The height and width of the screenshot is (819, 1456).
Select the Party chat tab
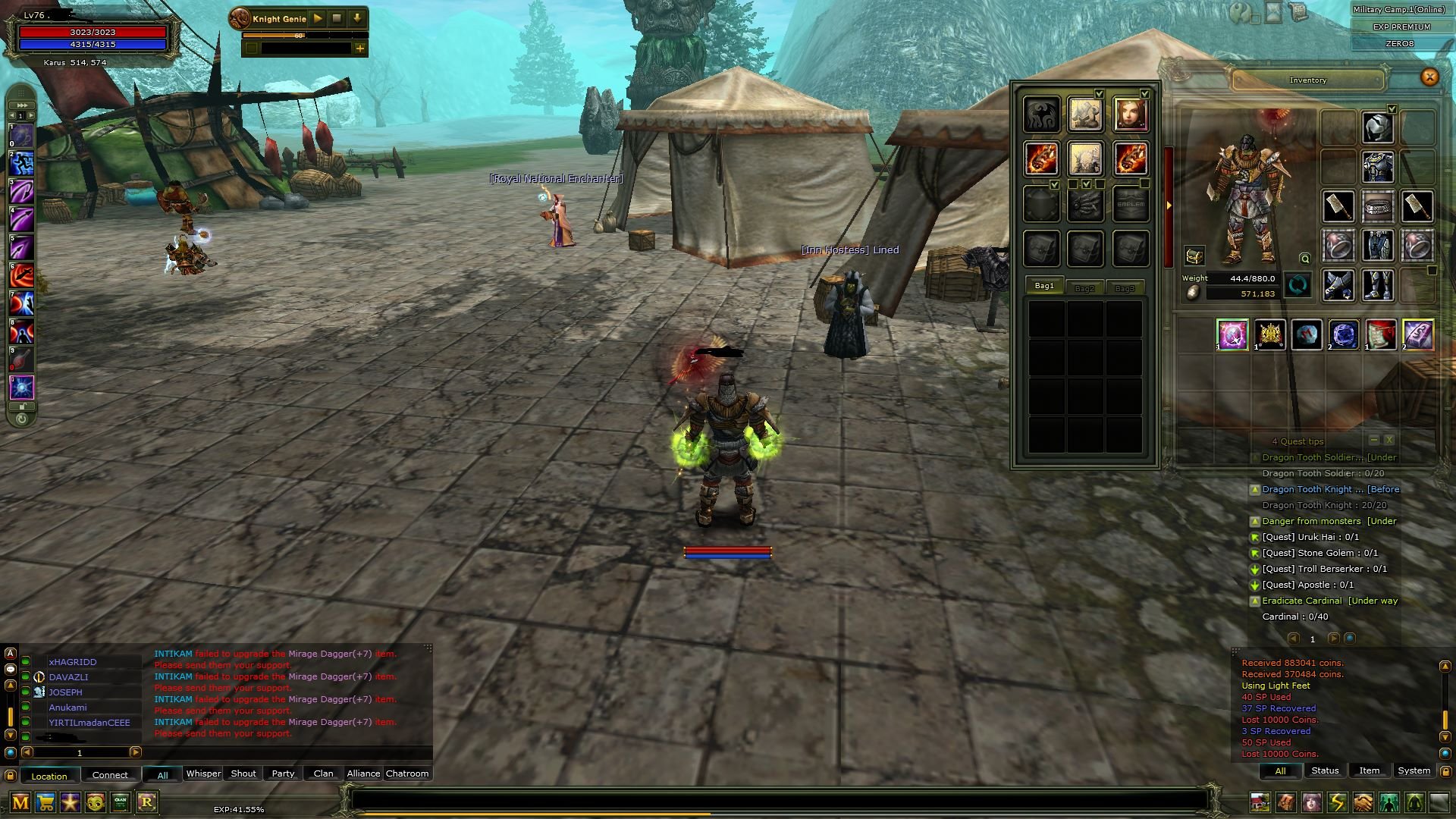(x=283, y=773)
